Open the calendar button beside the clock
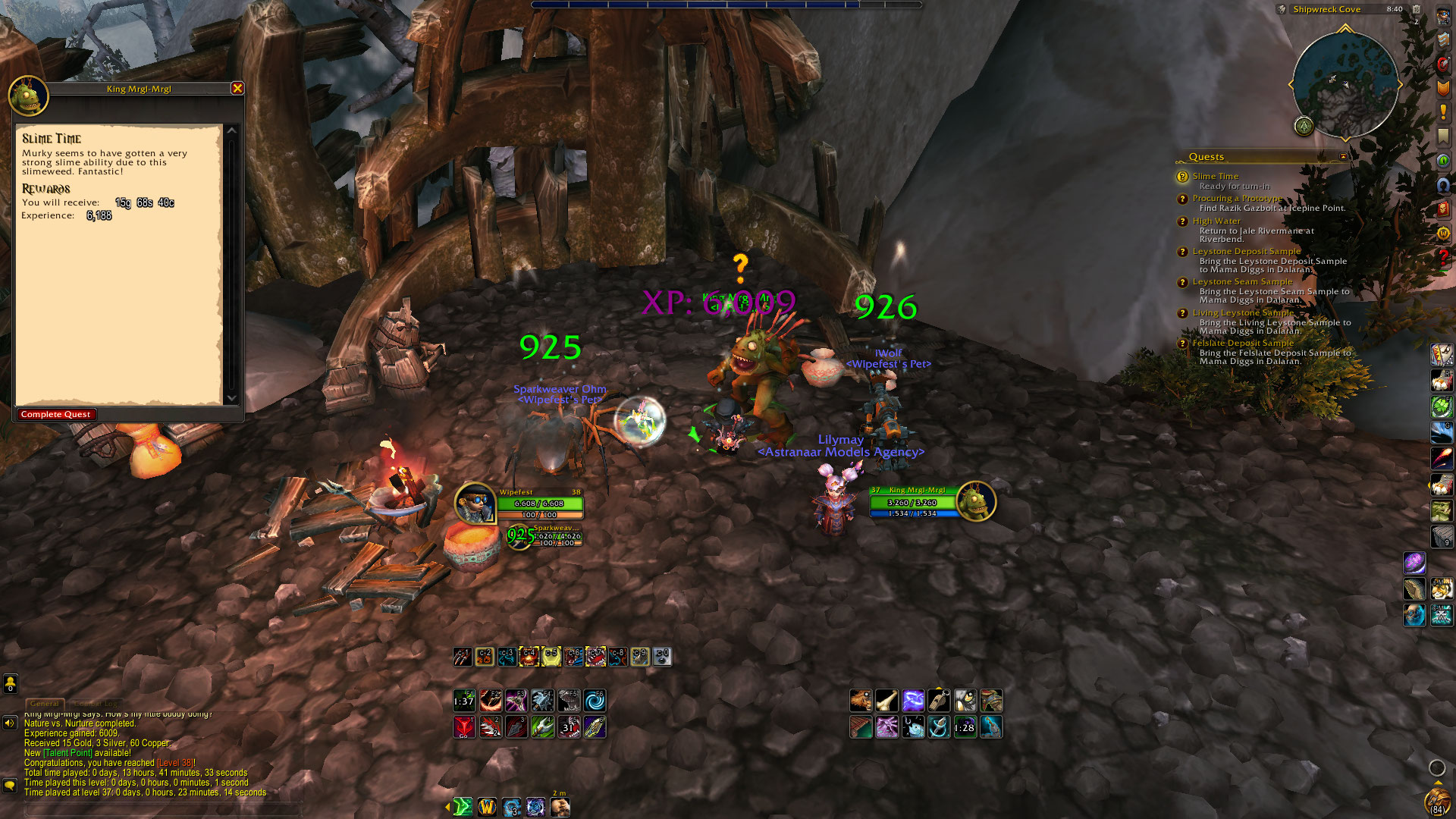 point(1416,10)
